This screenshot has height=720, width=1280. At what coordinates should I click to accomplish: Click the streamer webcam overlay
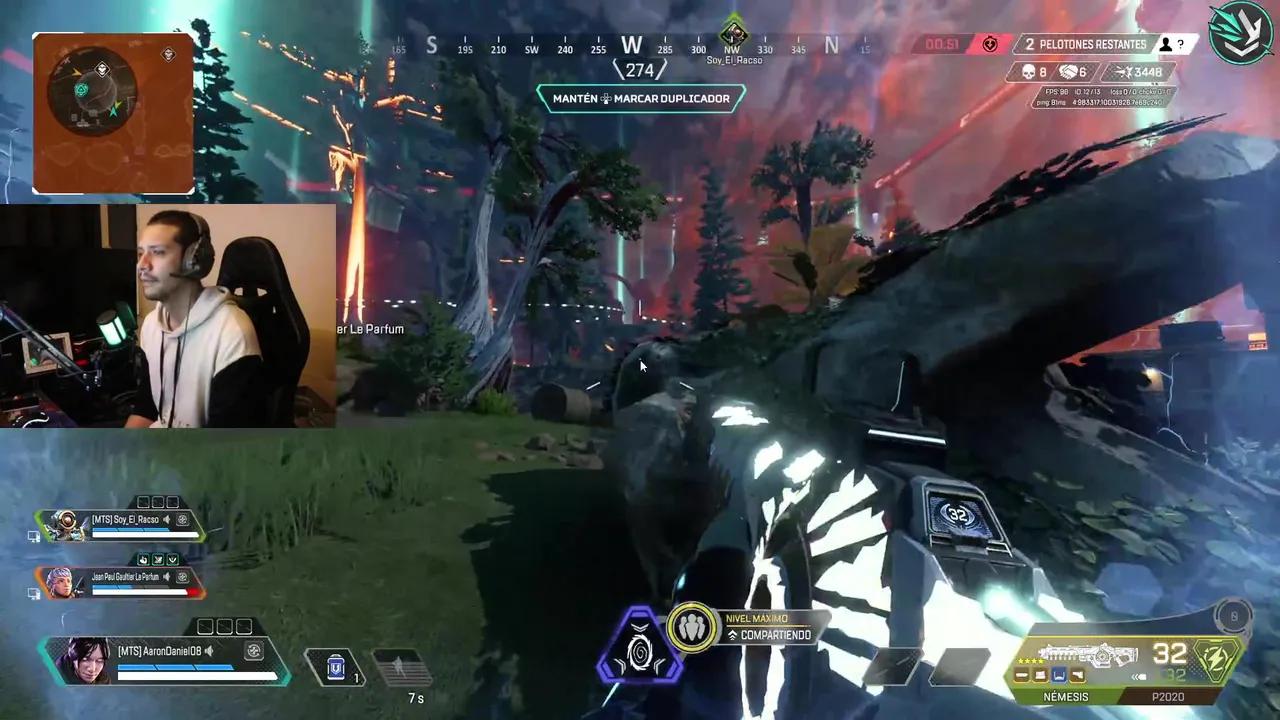(168, 315)
